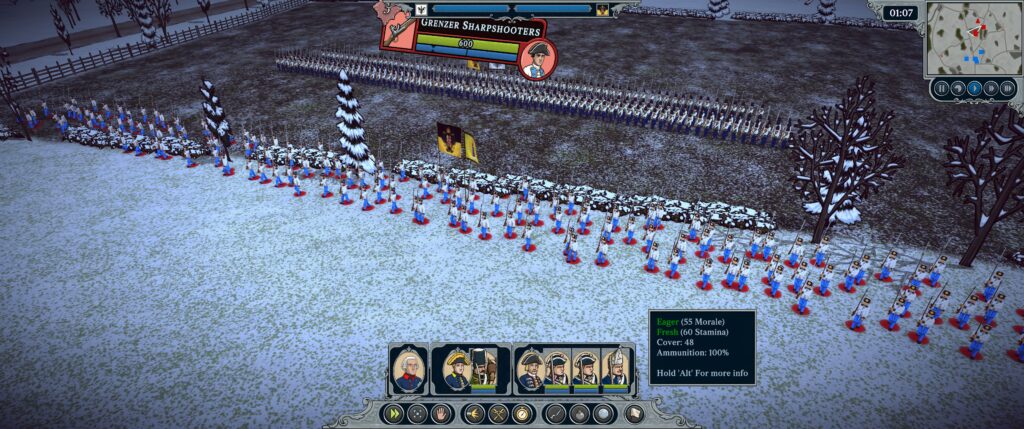
Task: Click the slow-motion rewind speed button
Action: [x=956, y=88]
